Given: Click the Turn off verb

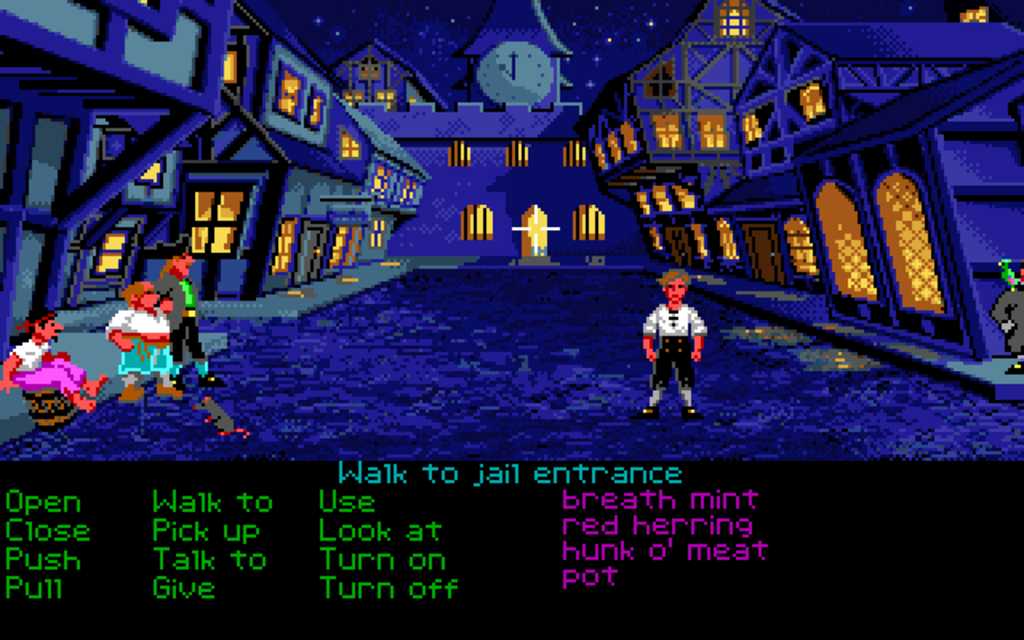Looking at the screenshot, I should coord(388,587).
